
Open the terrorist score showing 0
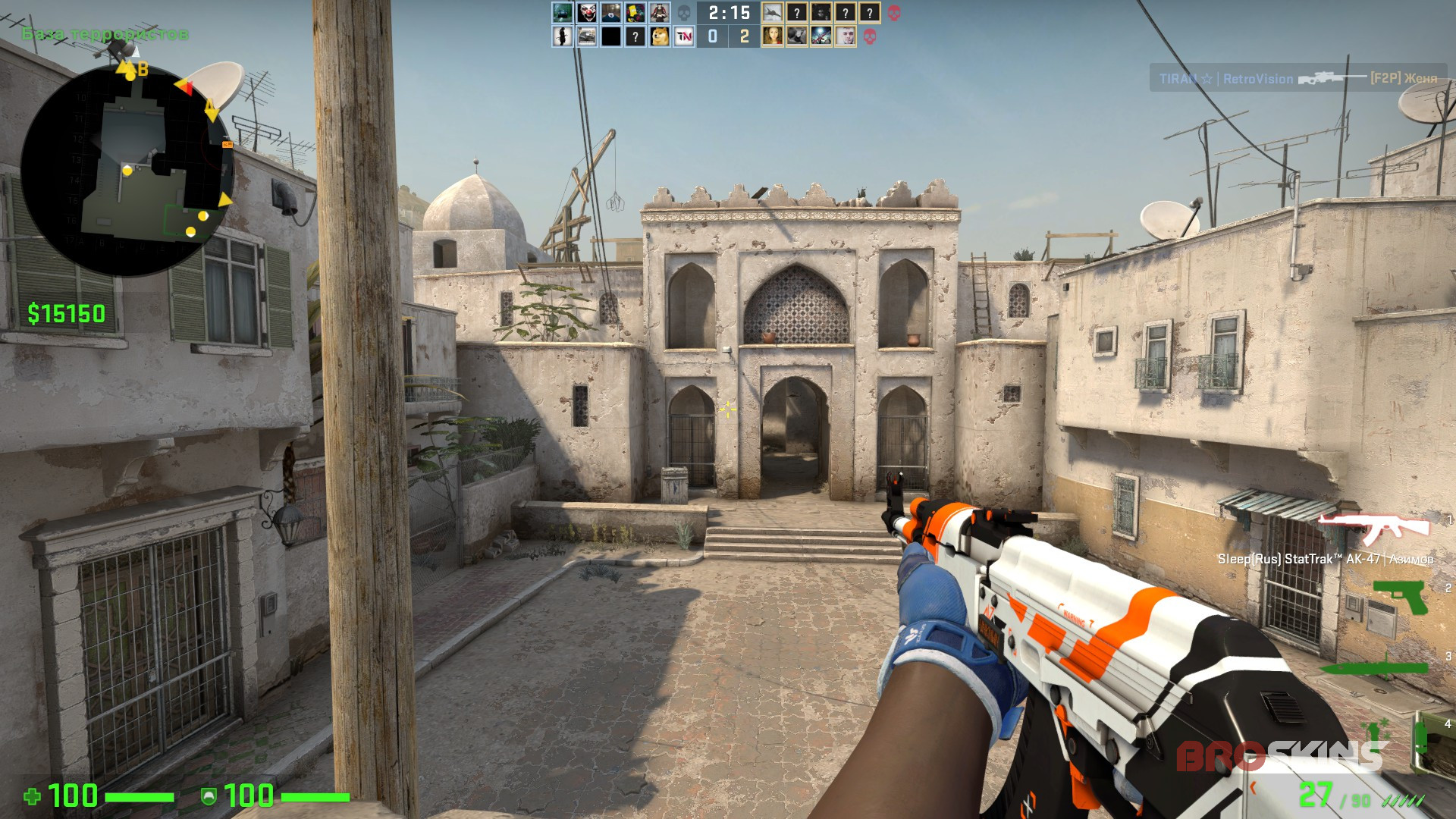tap(713, 36)
